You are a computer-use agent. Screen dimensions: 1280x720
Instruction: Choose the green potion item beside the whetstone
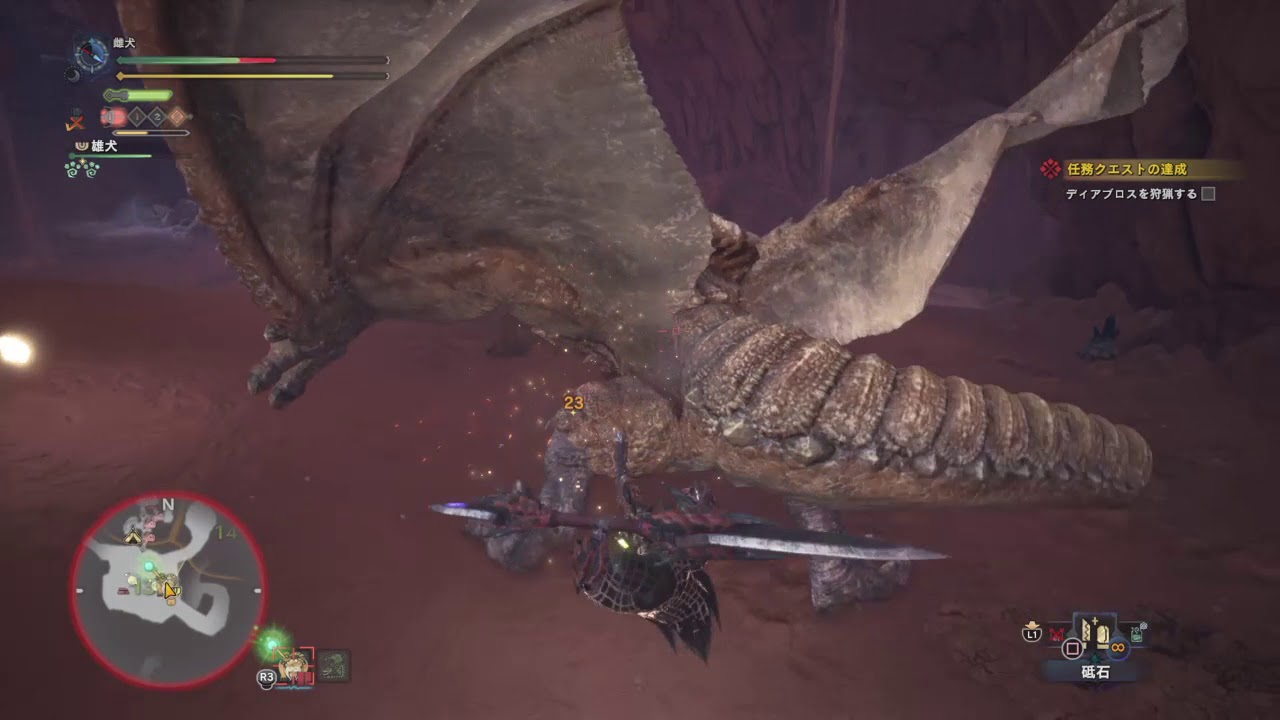tap(1138, 633)
